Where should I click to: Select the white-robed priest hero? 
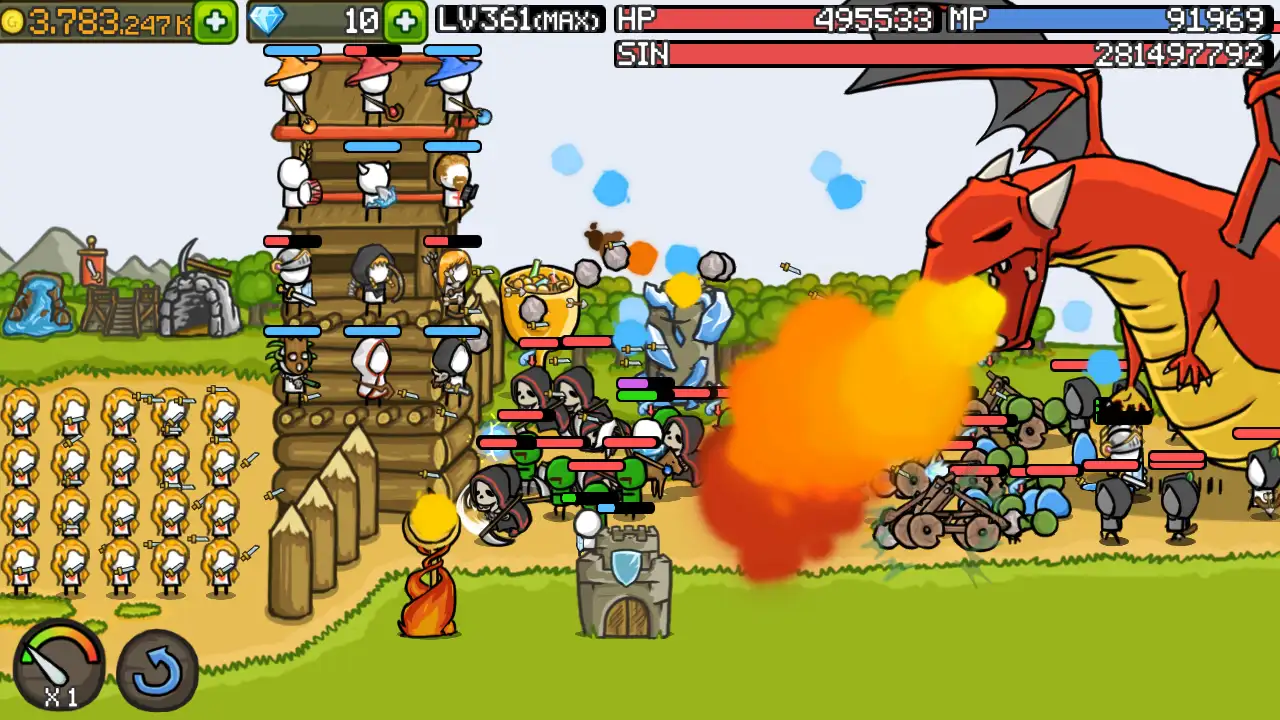pyautogui.click(x=370, y=365)
